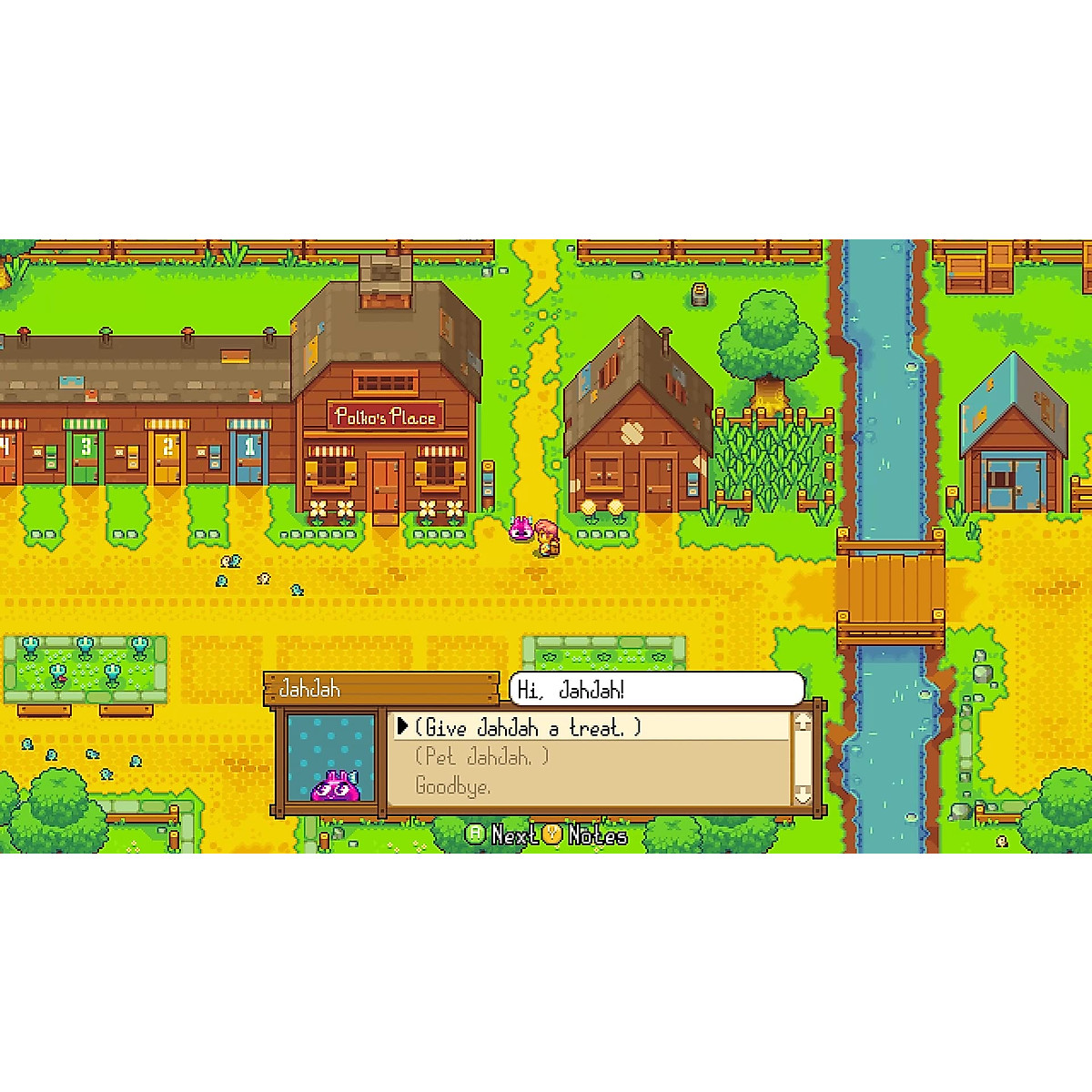Select the 'Pet JahJah' dialogue choice
1092x1092 pixels.
[482, 757]
